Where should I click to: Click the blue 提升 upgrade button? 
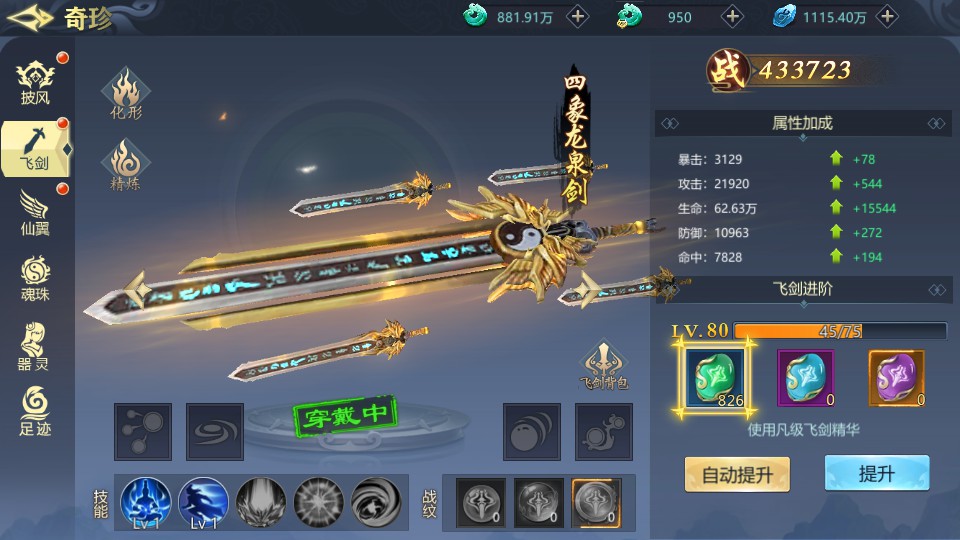(x=876, y=474)
